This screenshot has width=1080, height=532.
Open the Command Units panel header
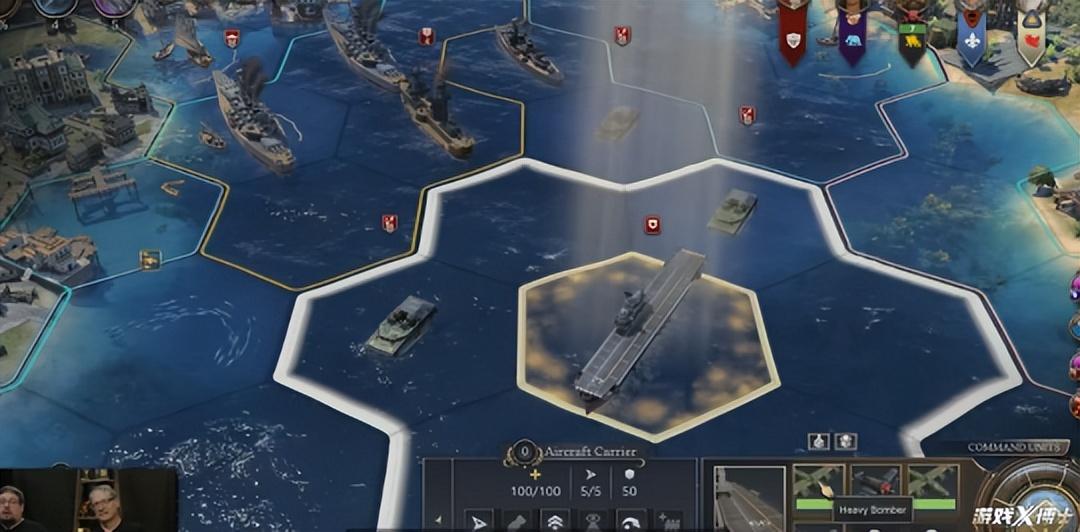pyautogui.click(x=1018, y=447)
